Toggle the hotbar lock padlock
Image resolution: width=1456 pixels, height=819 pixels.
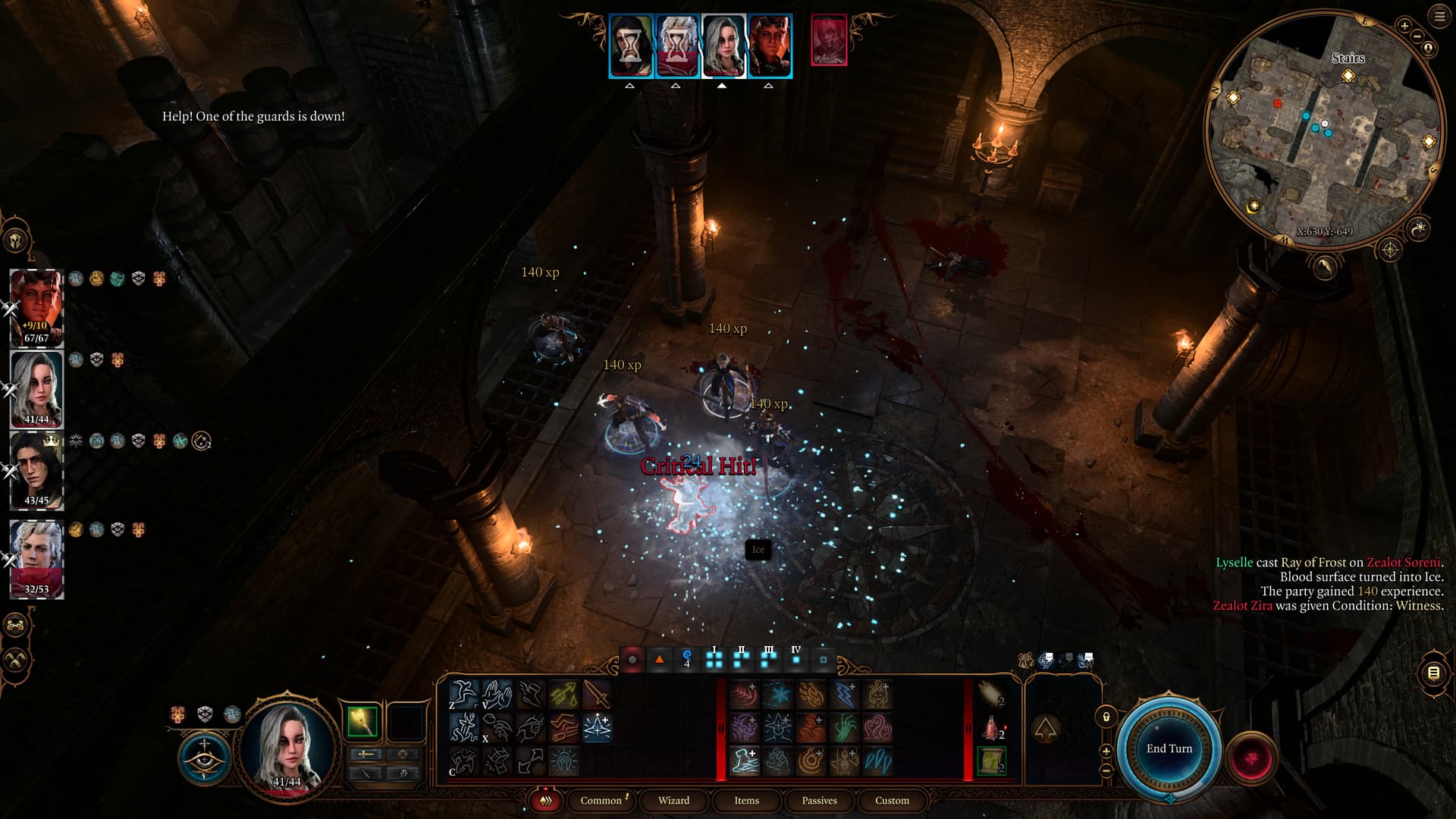pyautogui.click(x=1106, y=717)
